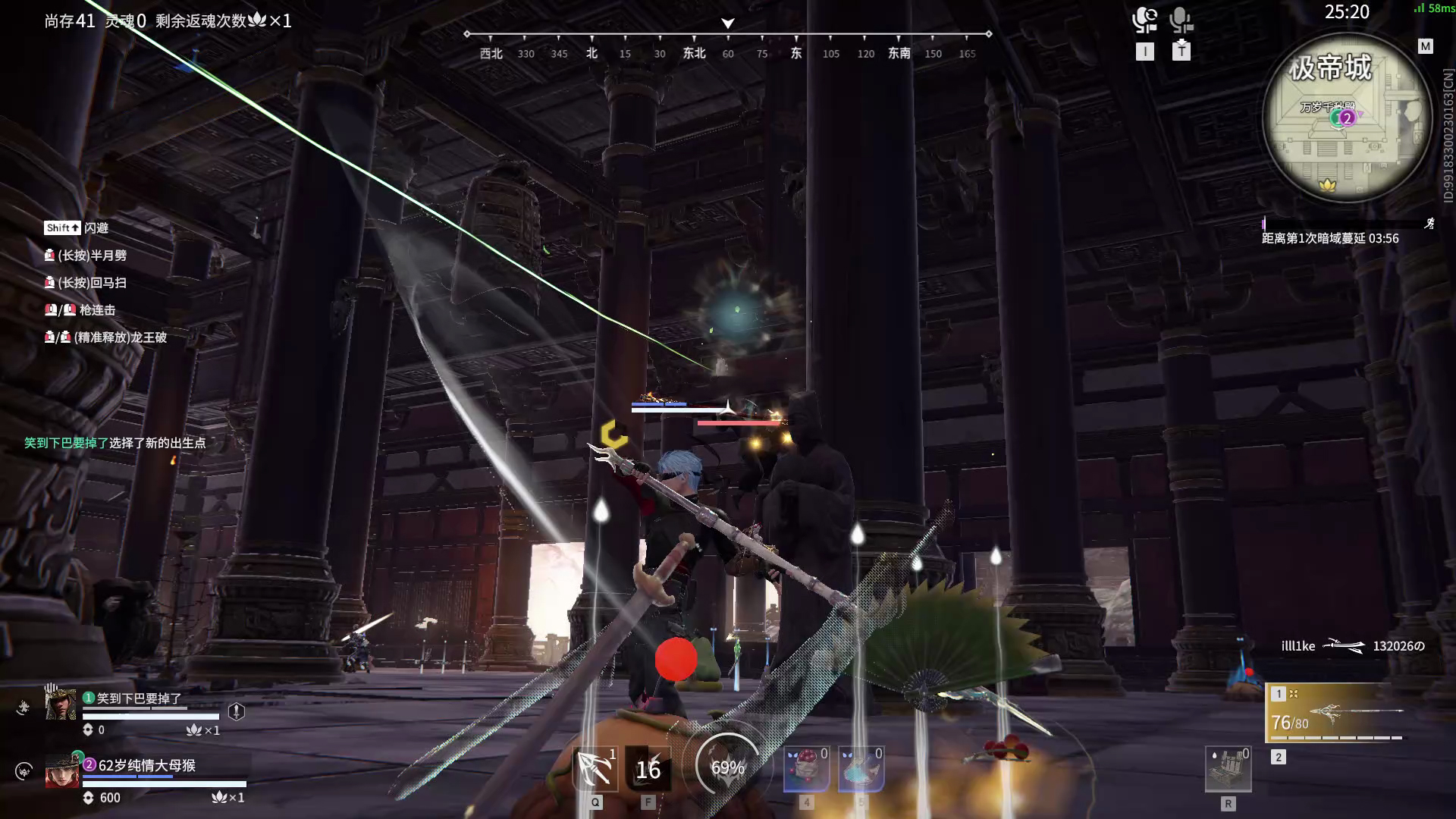Image resolution: width=1456 pixels, height=819 pixels.
Task: Click the shield crest icon beside player 1's health bar
Action: (x=238, y=711)
